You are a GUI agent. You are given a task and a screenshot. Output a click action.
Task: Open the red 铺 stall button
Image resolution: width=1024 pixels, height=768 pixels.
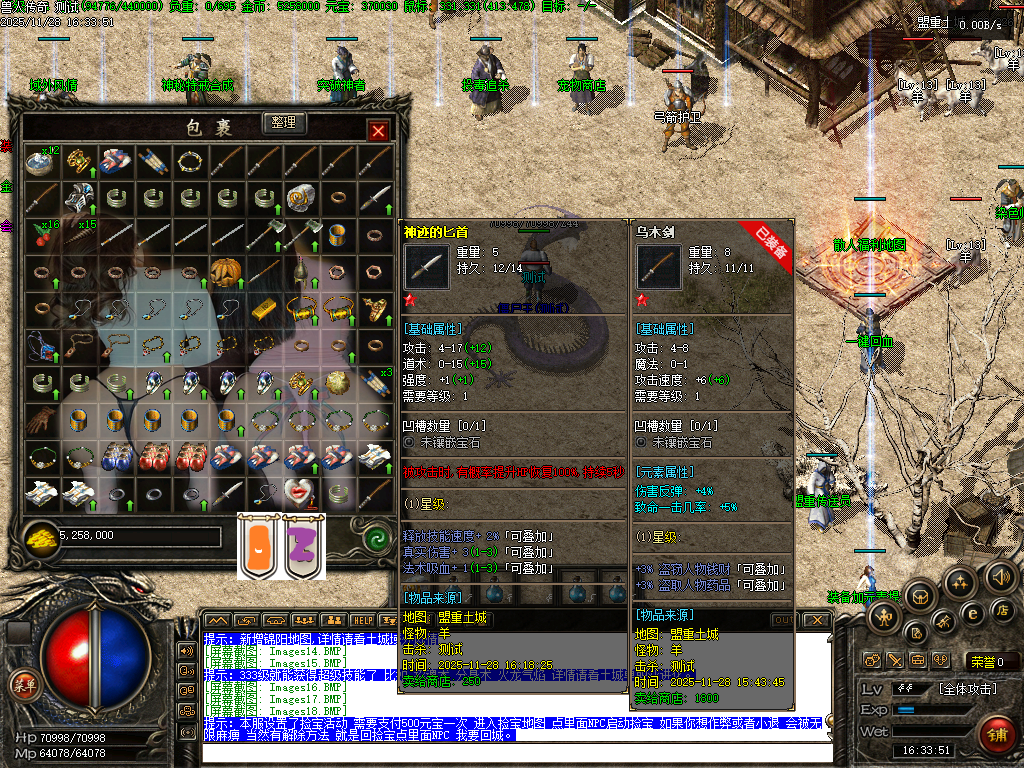pyautogui.click(x=996, y=734)
